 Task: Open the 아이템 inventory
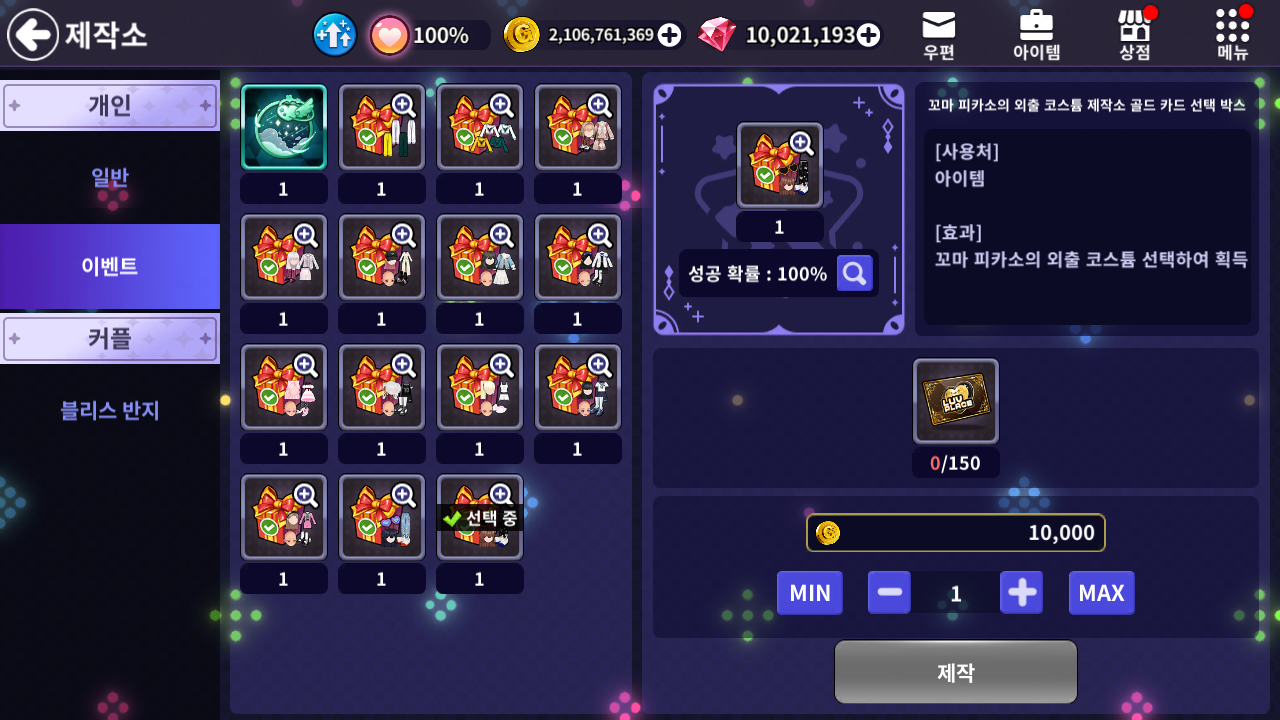1036,35
